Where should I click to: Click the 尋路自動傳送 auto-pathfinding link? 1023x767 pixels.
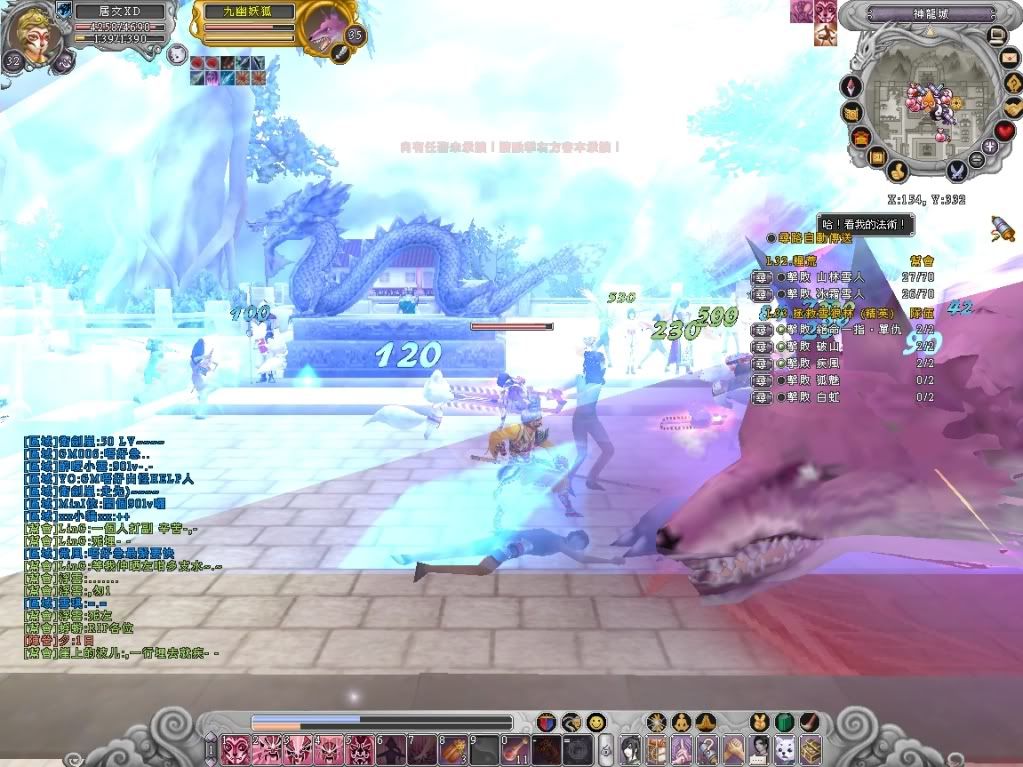click(x=811, y=238)
